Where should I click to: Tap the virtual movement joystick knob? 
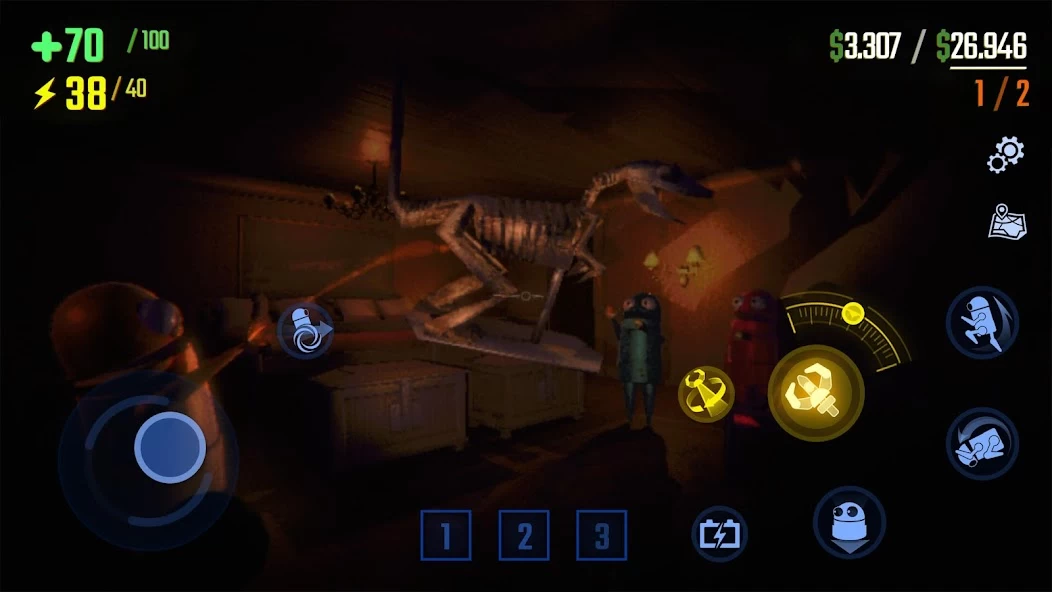coord(169,447)
